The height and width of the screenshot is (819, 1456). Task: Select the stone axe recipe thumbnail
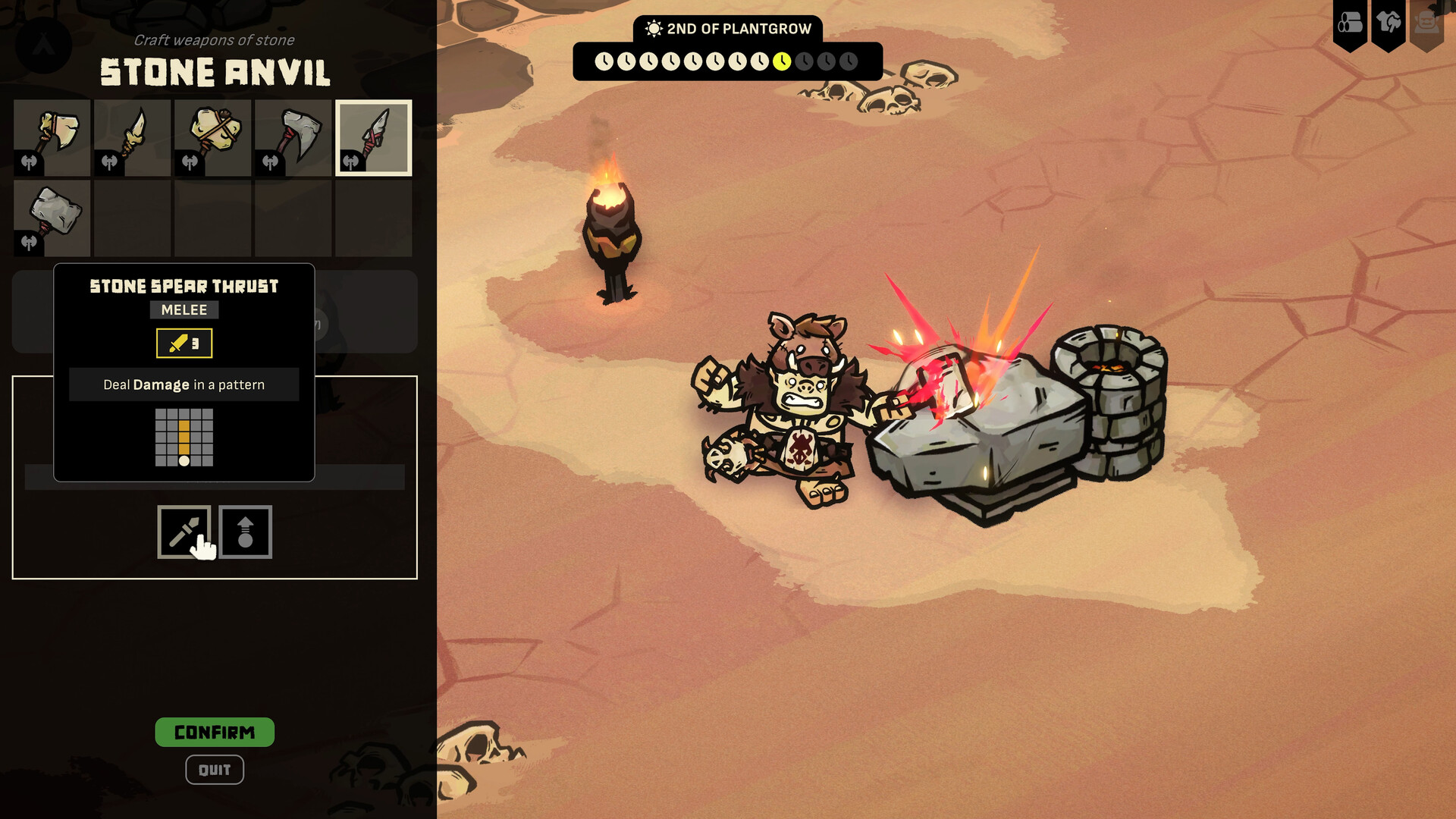click(52, 136)
